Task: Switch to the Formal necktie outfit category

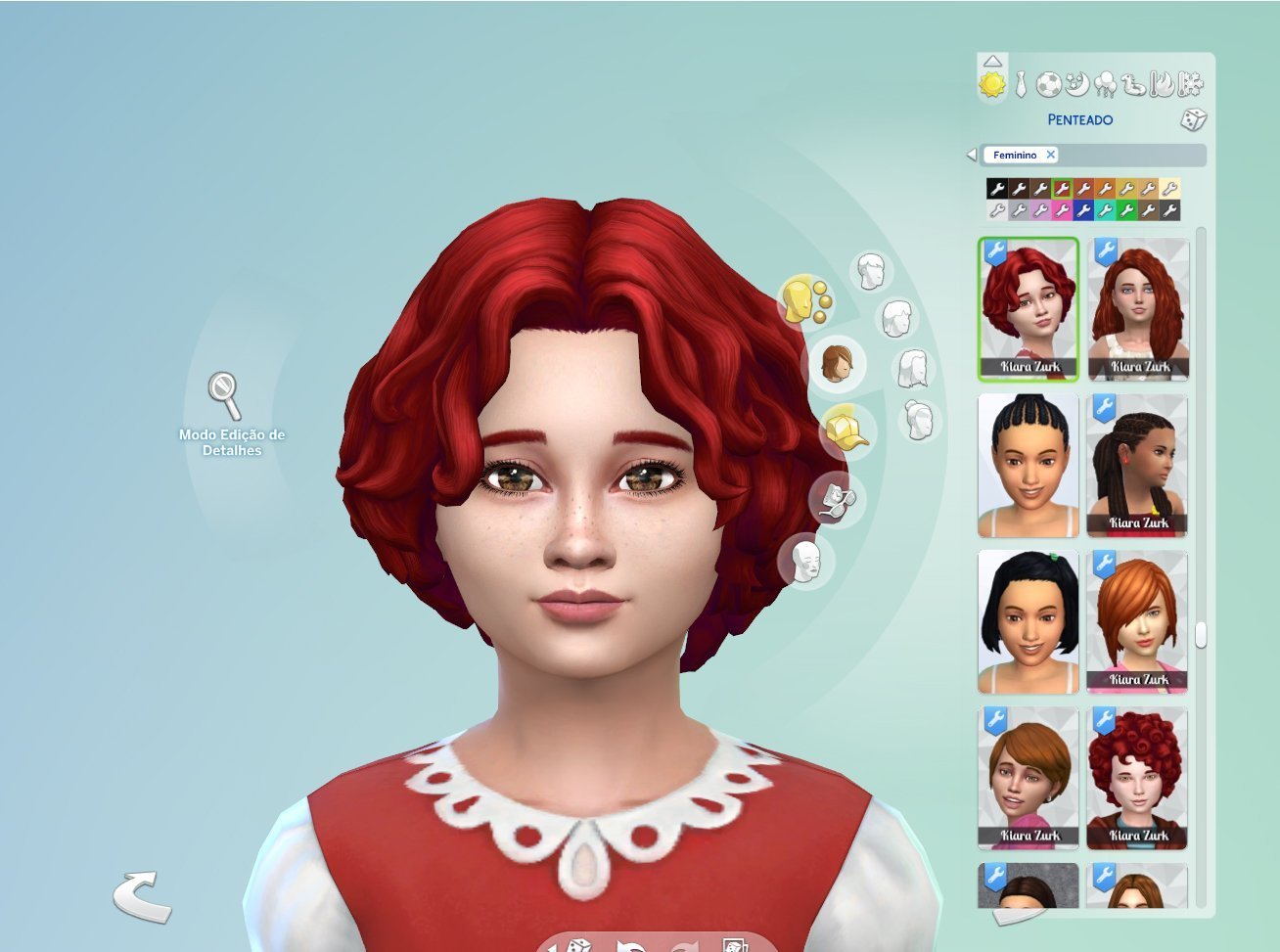Action: [1021, 85]
